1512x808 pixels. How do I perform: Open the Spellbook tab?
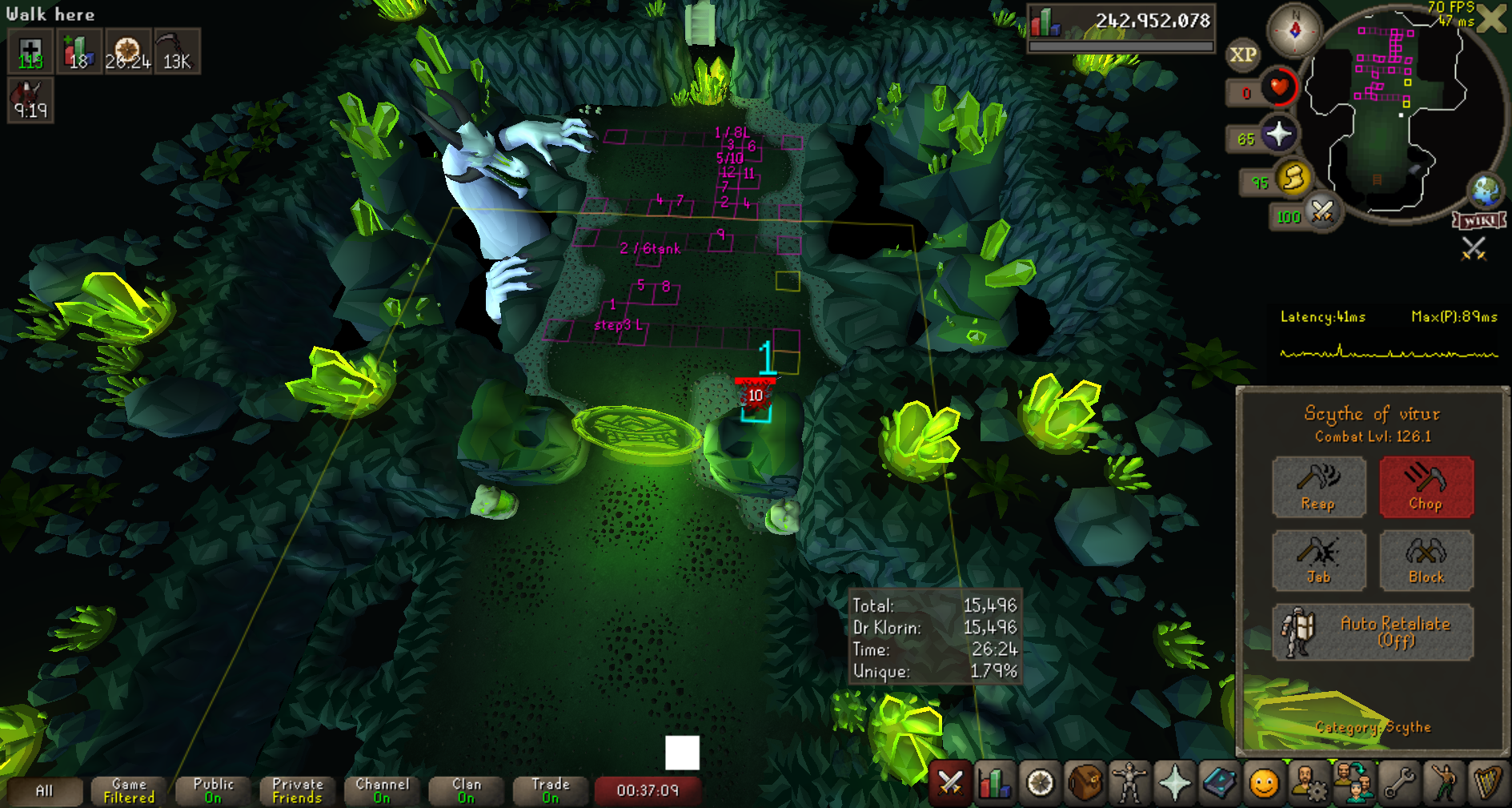(1219, 782)
